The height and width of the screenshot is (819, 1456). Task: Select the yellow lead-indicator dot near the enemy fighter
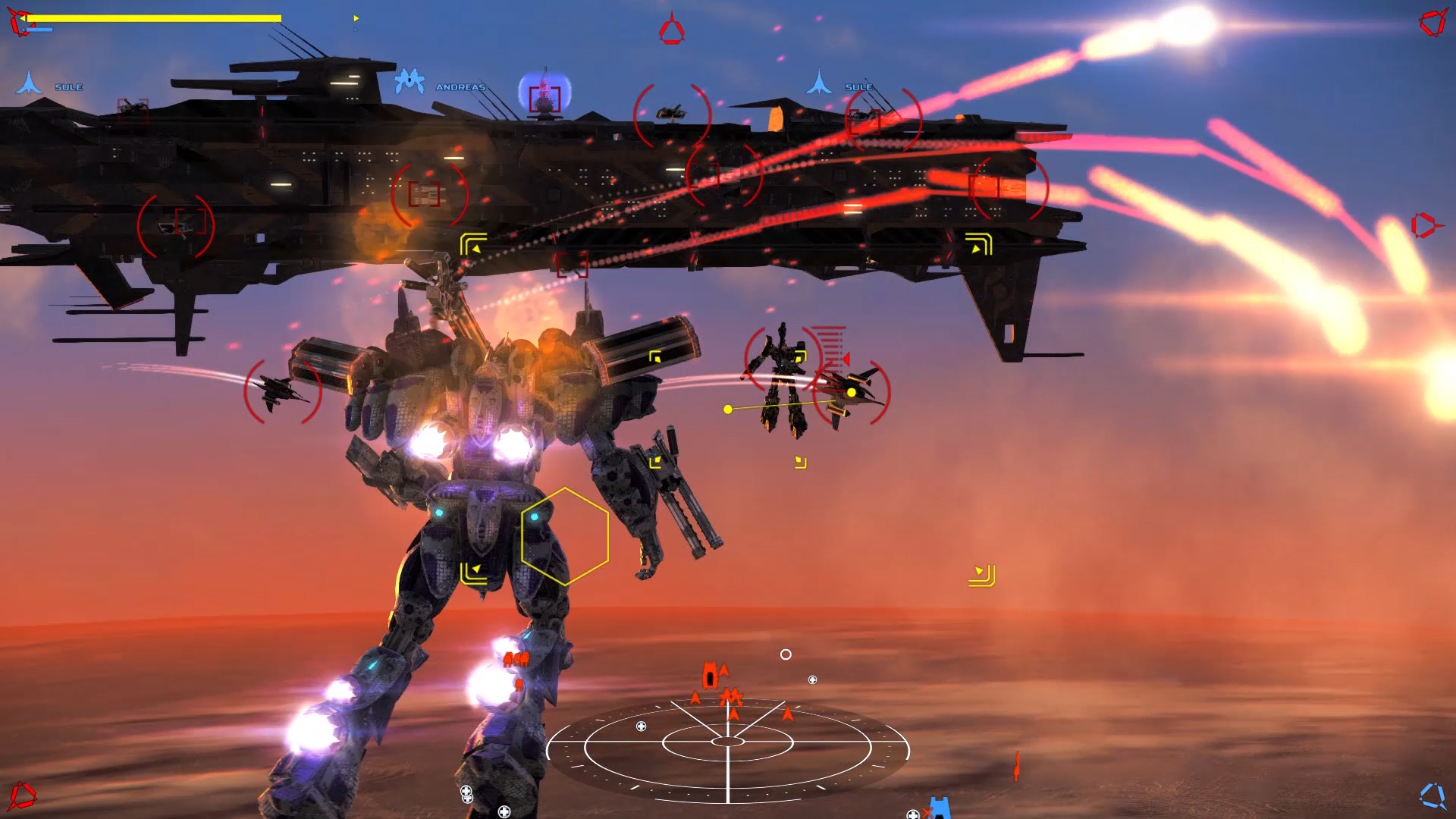pyautogui.click(x=851, y=391)
